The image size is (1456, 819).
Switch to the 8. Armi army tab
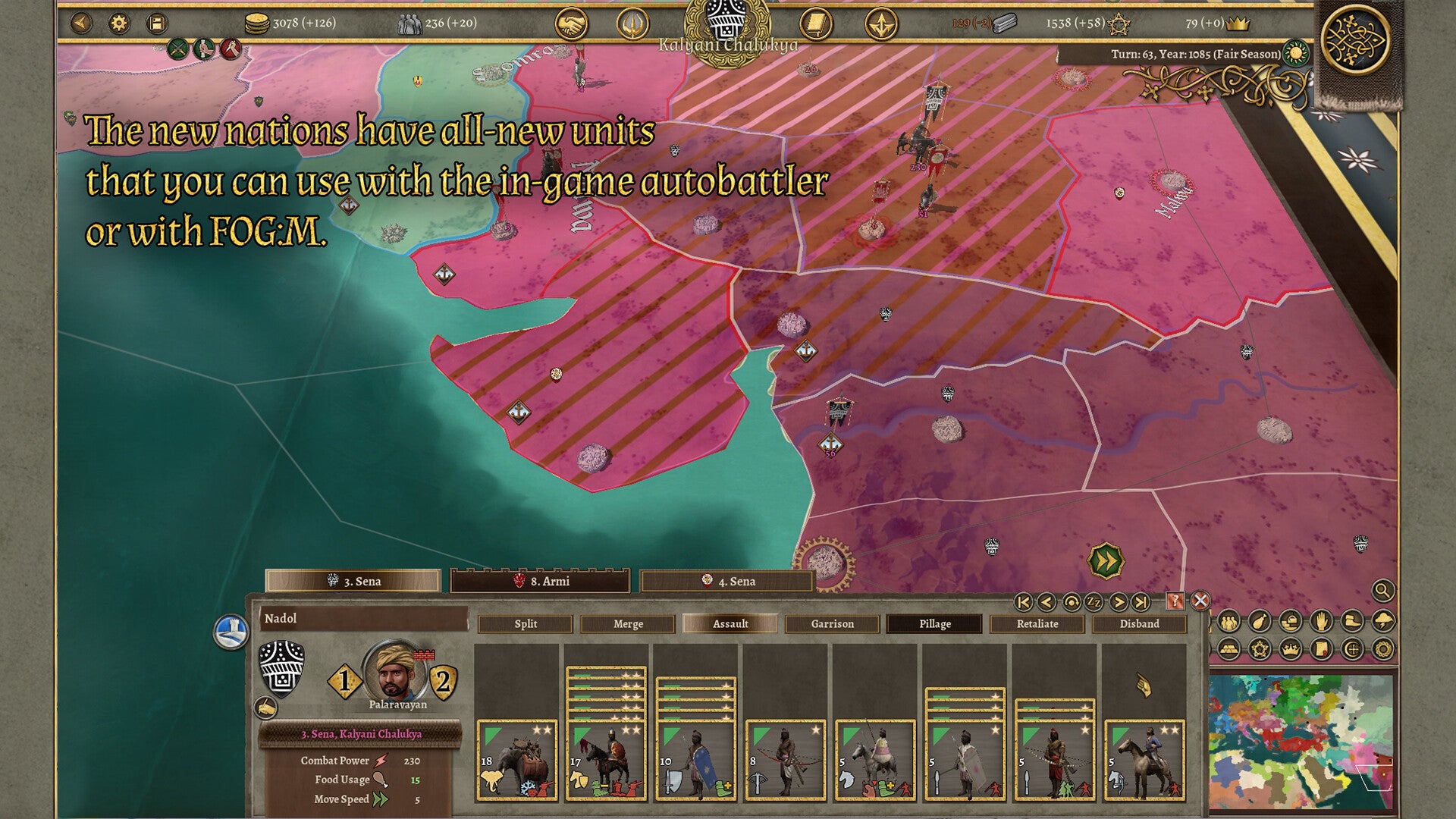(x=540, y=582)
